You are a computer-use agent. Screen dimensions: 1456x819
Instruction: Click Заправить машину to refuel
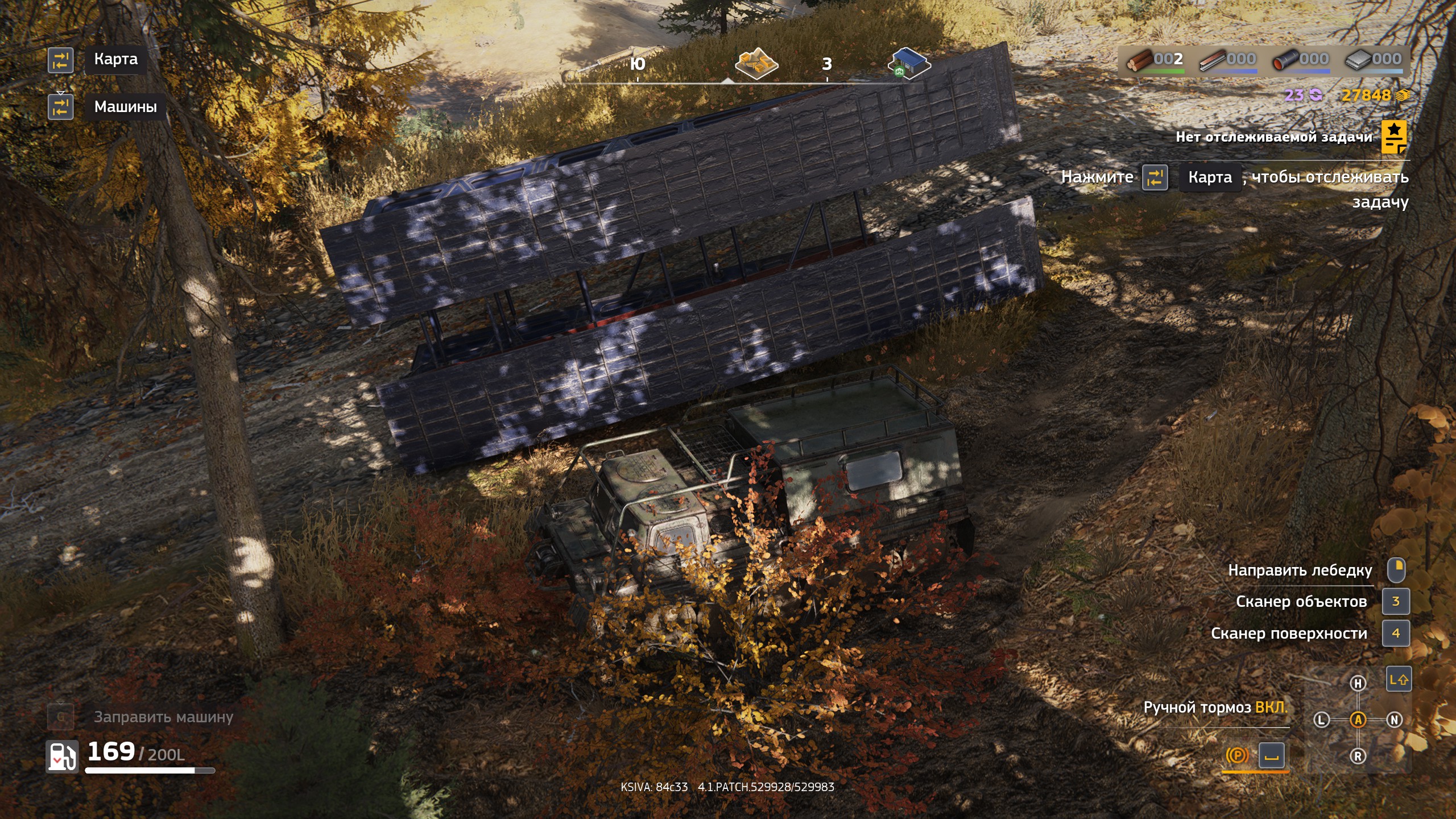click(x=163, y=718)
